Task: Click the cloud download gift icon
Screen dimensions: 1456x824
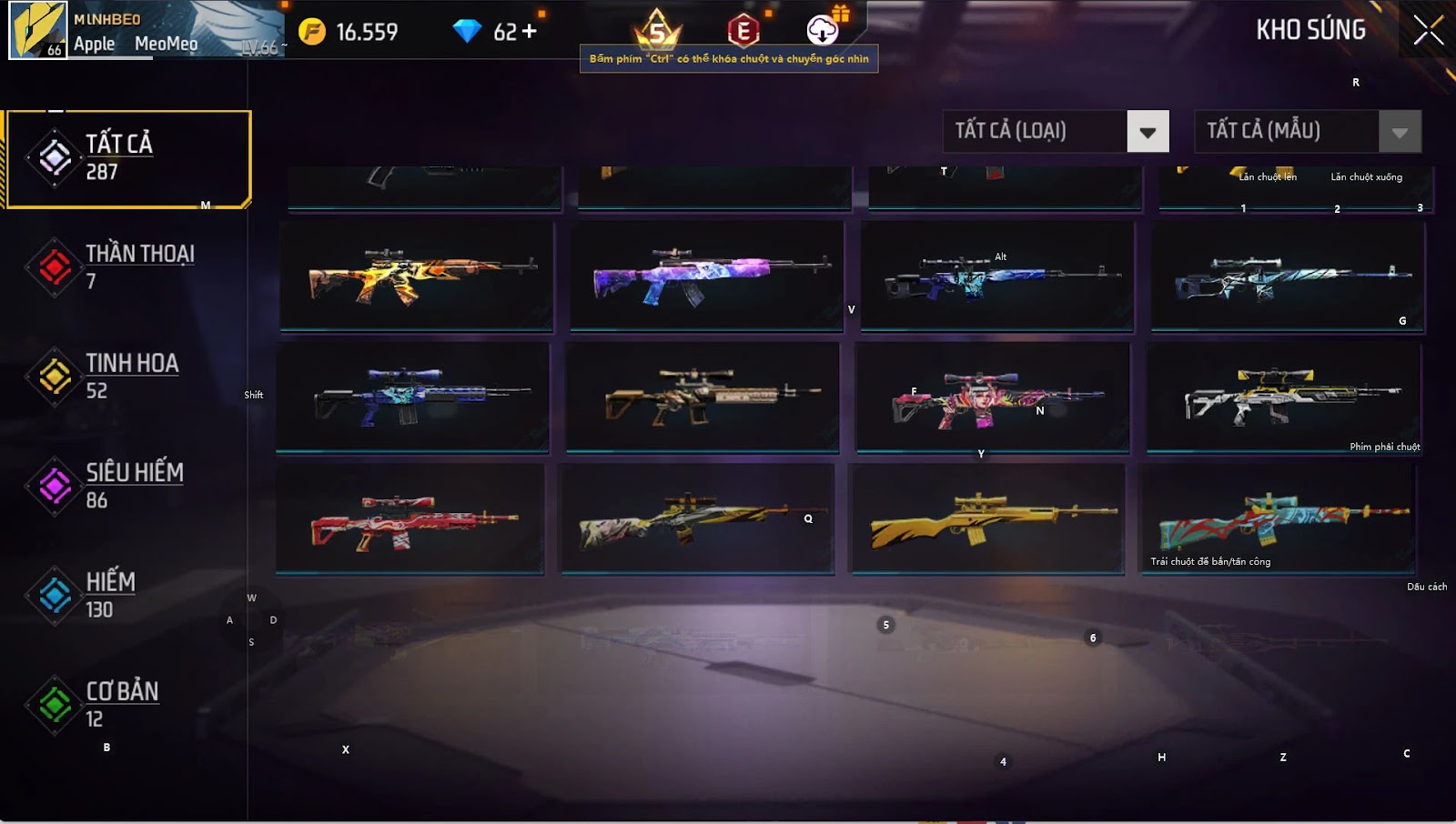Action: click(x=824, y=30)
